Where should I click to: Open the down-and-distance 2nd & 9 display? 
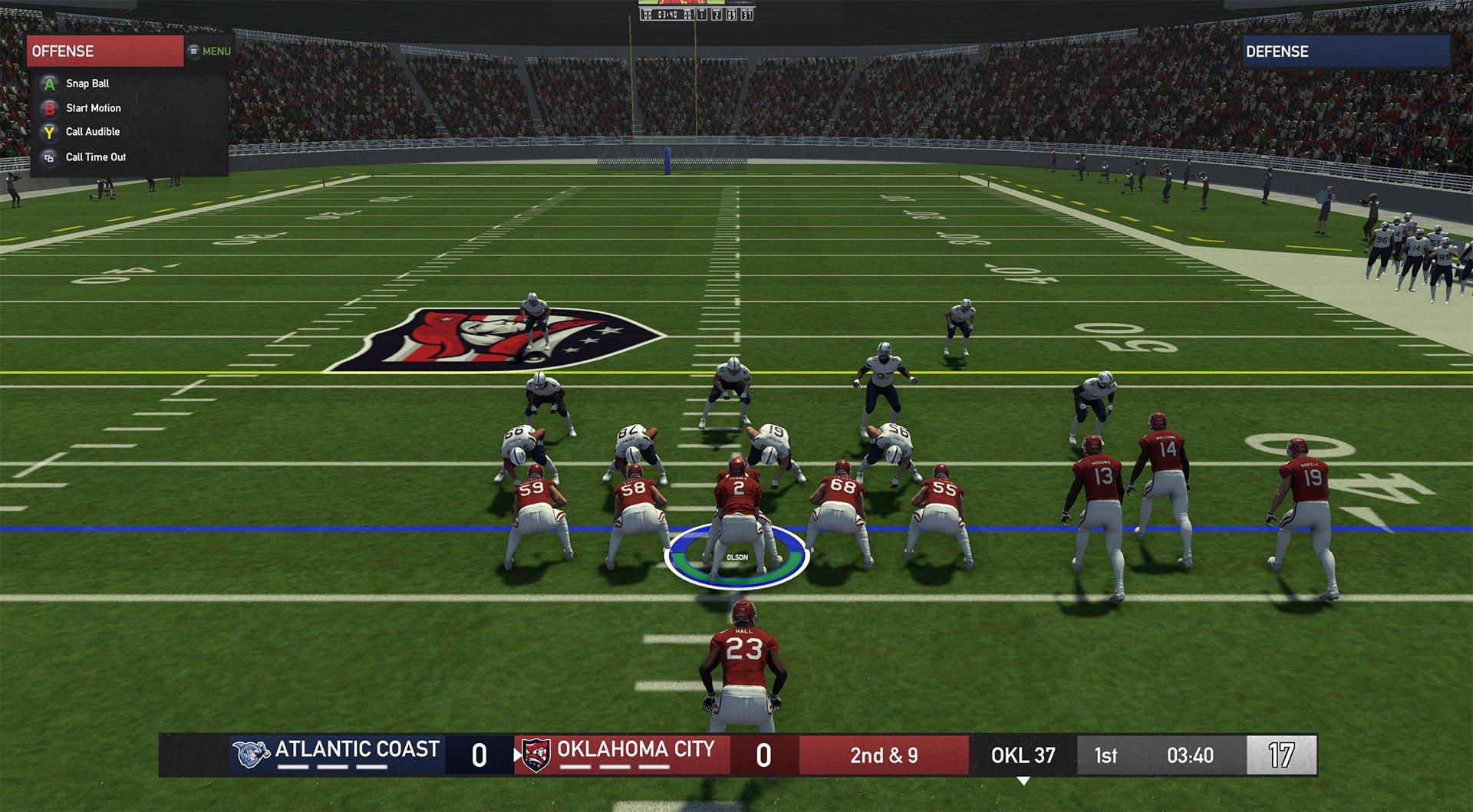click(884, 754)
